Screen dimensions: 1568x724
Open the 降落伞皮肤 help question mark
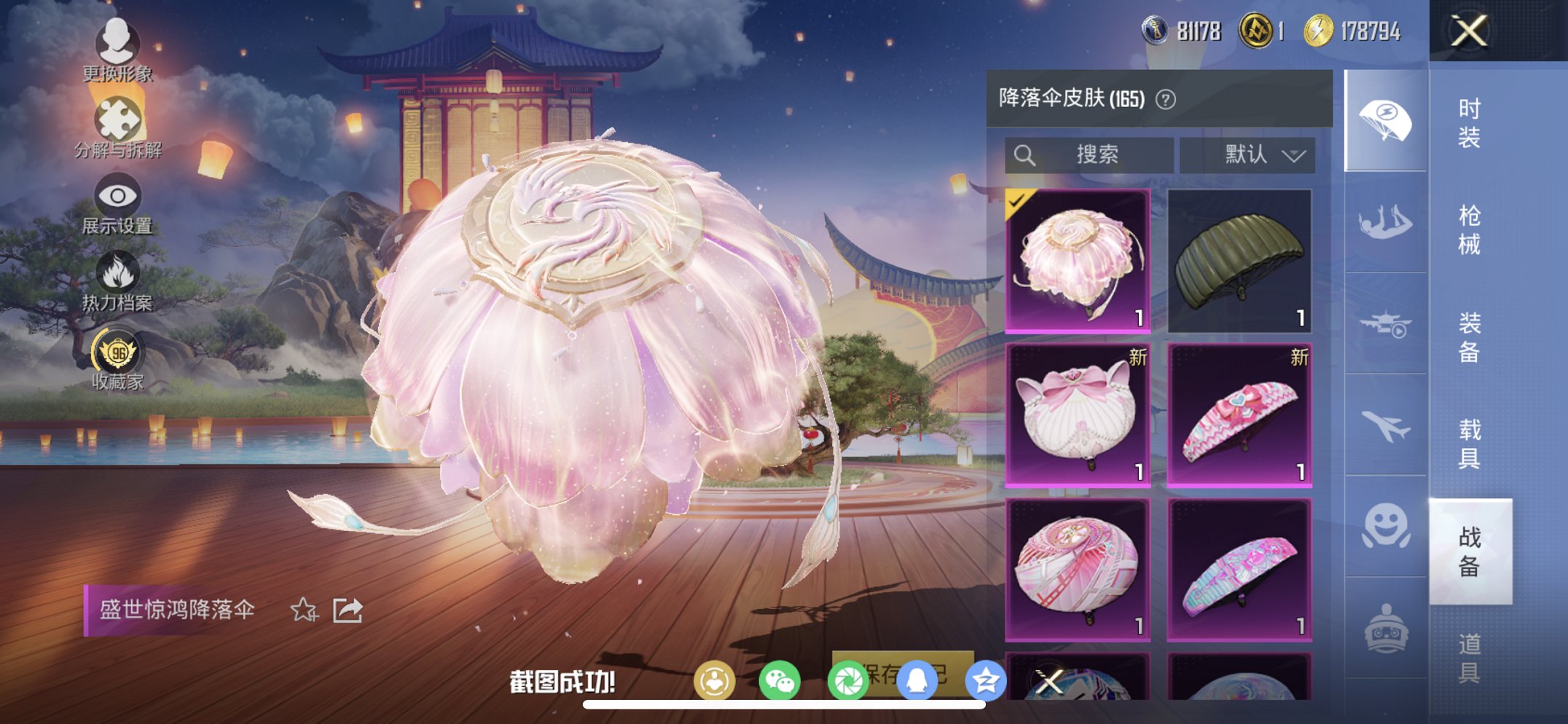[1167, 101]
